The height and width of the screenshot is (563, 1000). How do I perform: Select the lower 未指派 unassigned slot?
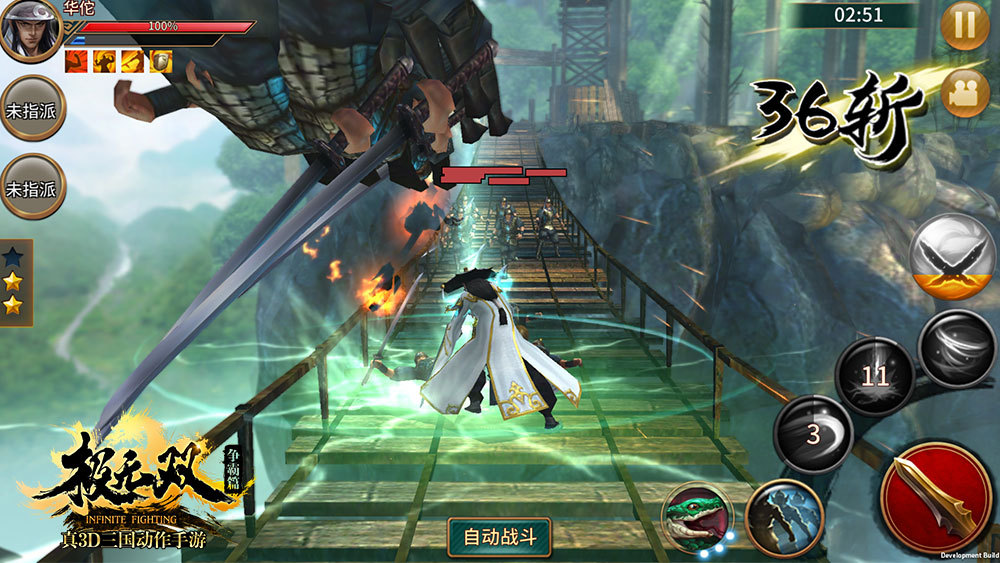point(32,187)
